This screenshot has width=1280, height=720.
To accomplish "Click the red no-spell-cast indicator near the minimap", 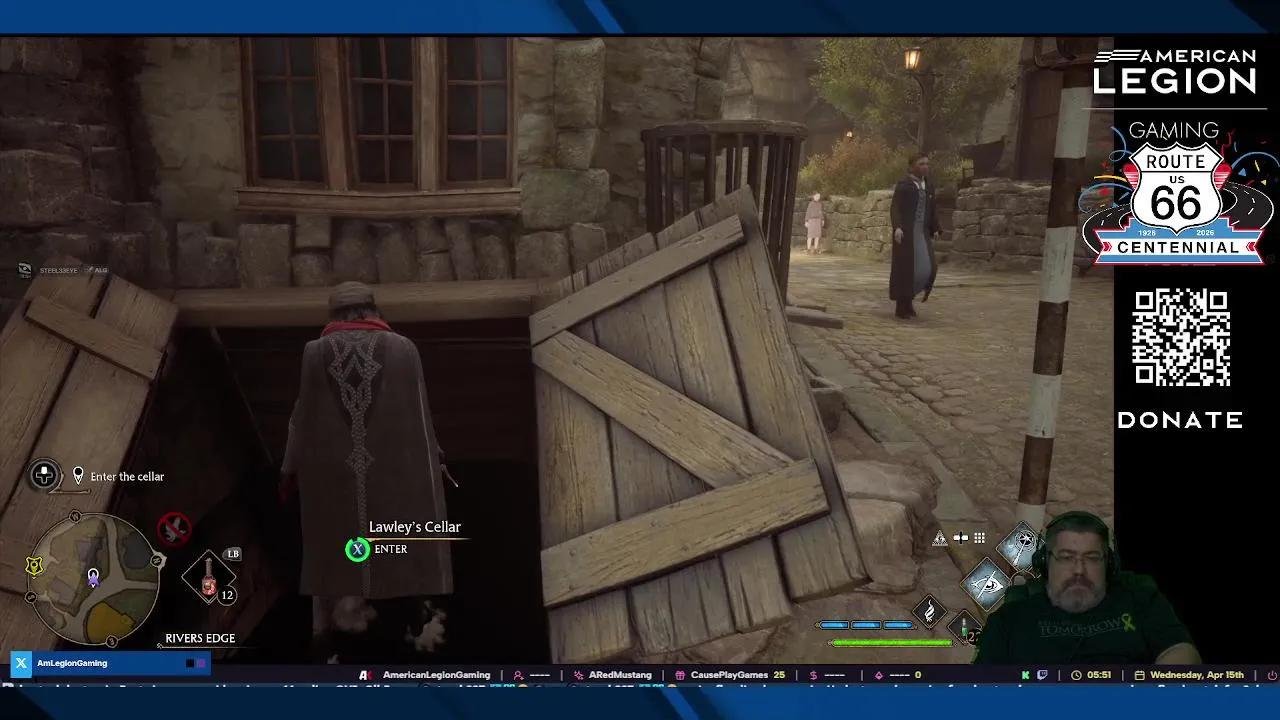I will pyautogui.click(x=173, y=531).
